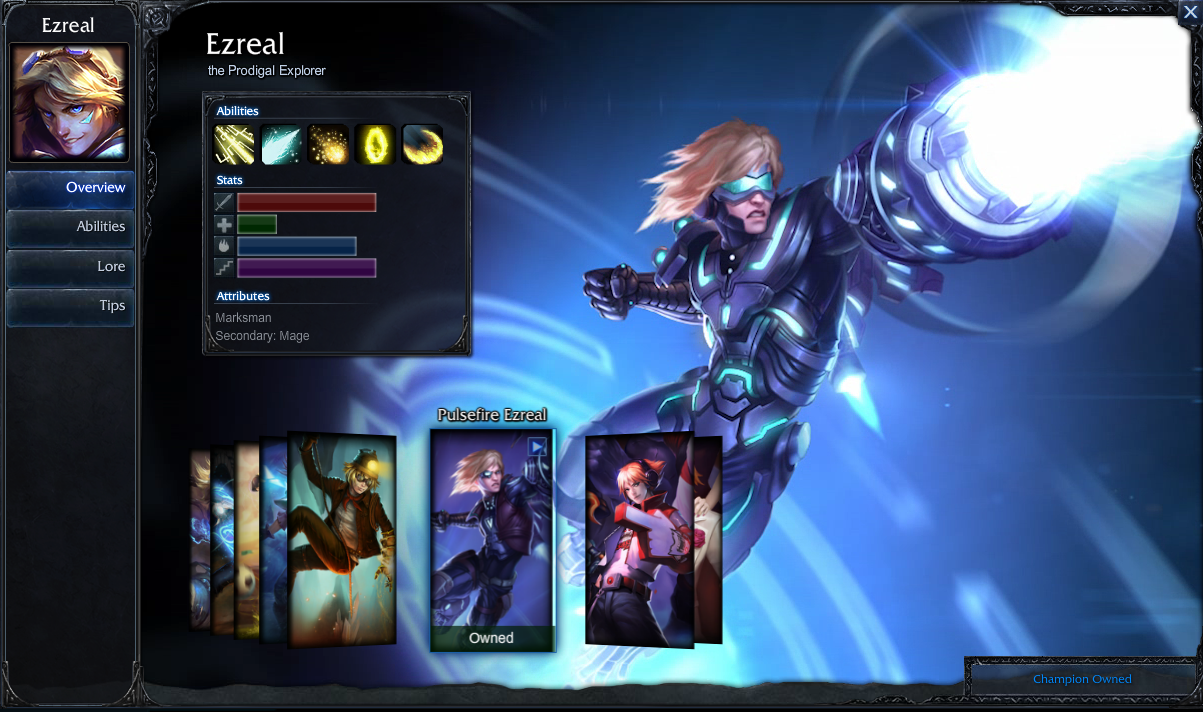Select the Explorer Ezreal headlamp skin card
The width and height of the screenshot is (1203, 712).
342,540
